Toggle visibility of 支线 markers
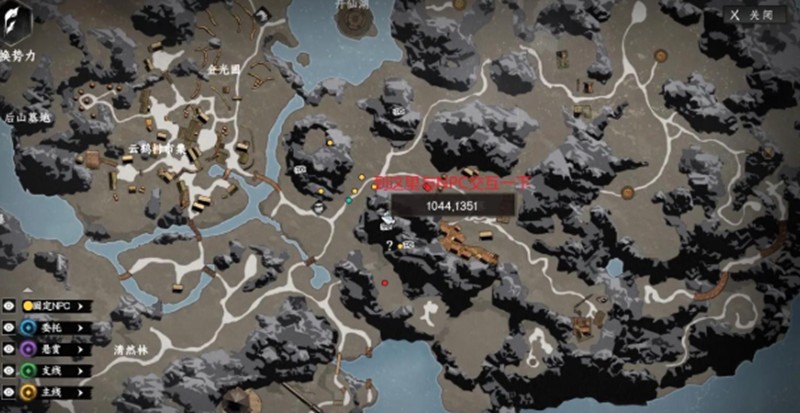 [9, 371]
